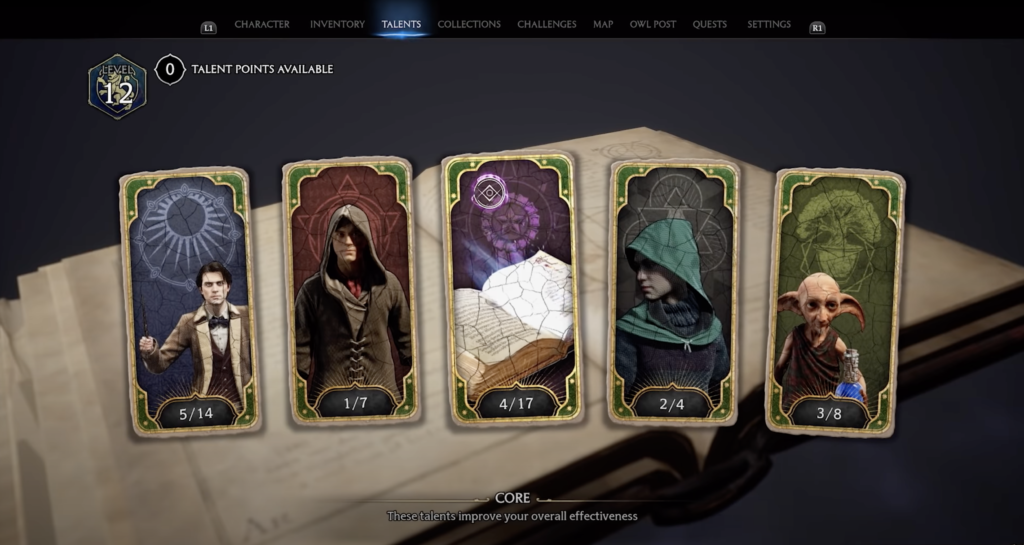Choose the wizard talent card showing 5/14
The height and width of the screenshot is (545, 1024).
coord(190,299)
